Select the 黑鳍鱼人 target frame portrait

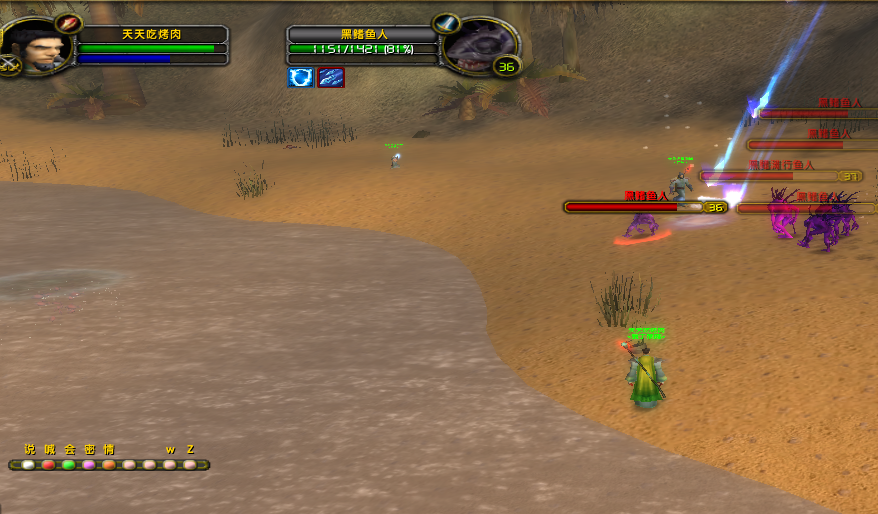coord(479,46)
